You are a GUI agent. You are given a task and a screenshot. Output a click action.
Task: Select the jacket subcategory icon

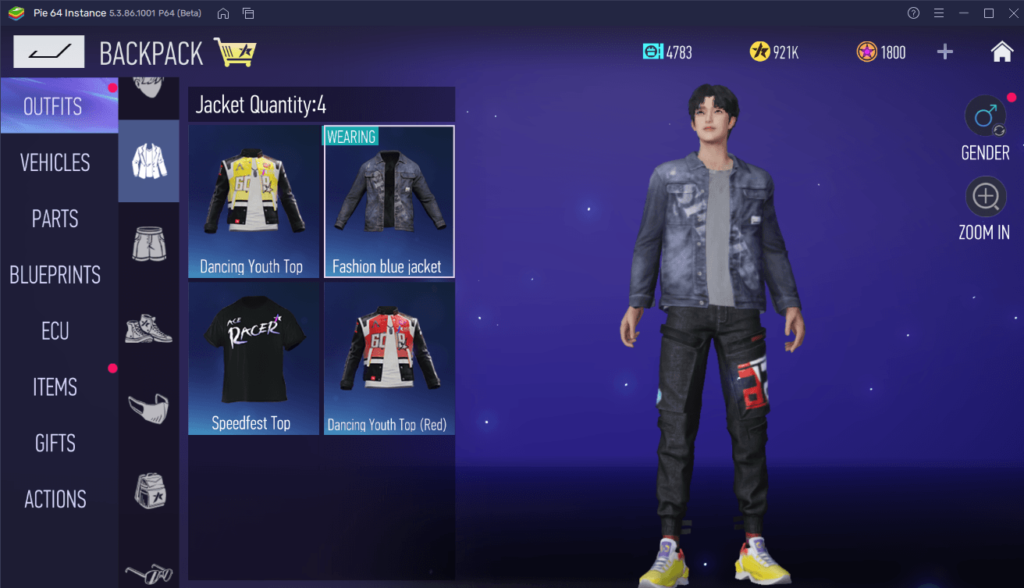click(148, 162)
